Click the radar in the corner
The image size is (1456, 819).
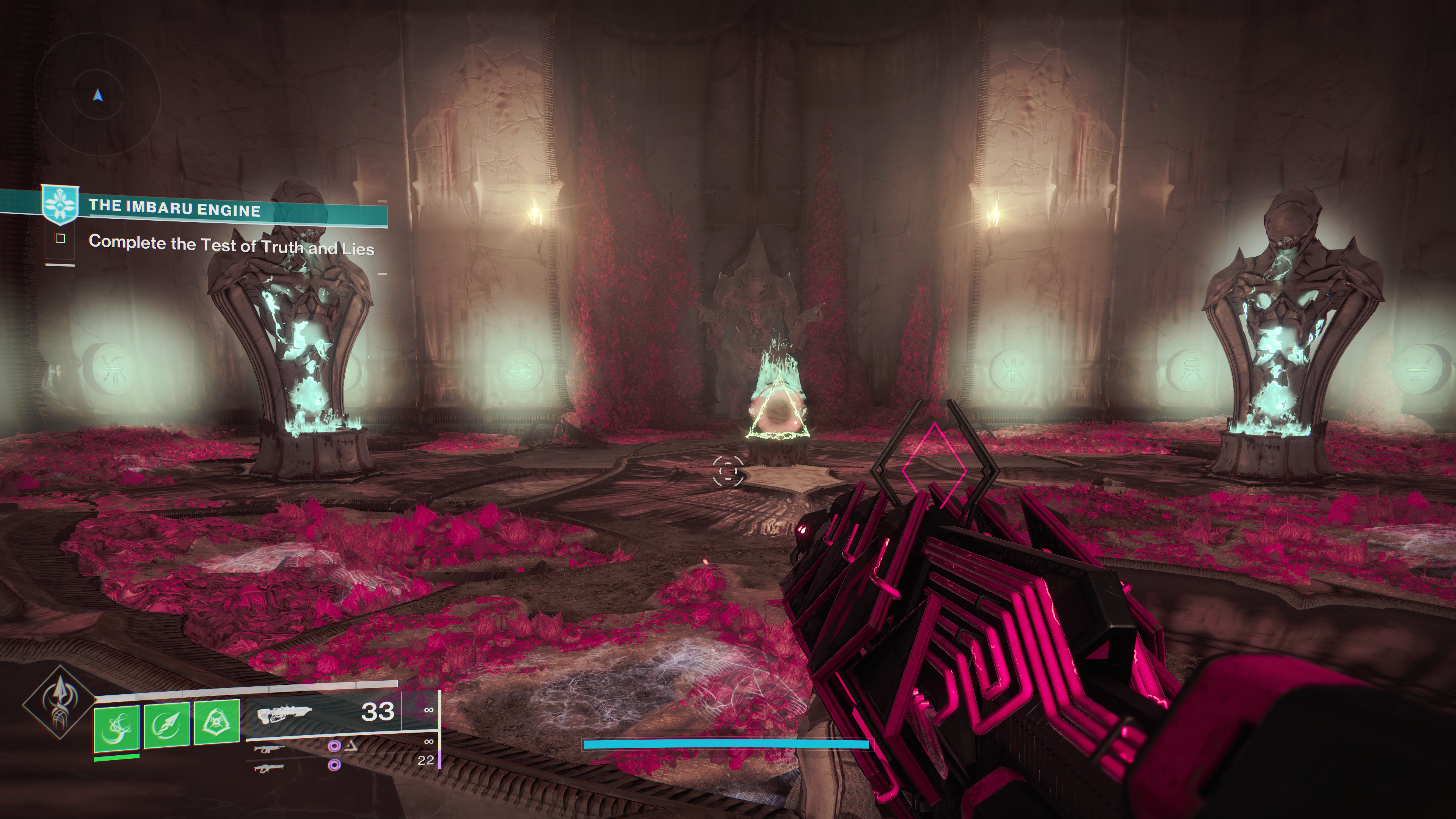(97, 97)
